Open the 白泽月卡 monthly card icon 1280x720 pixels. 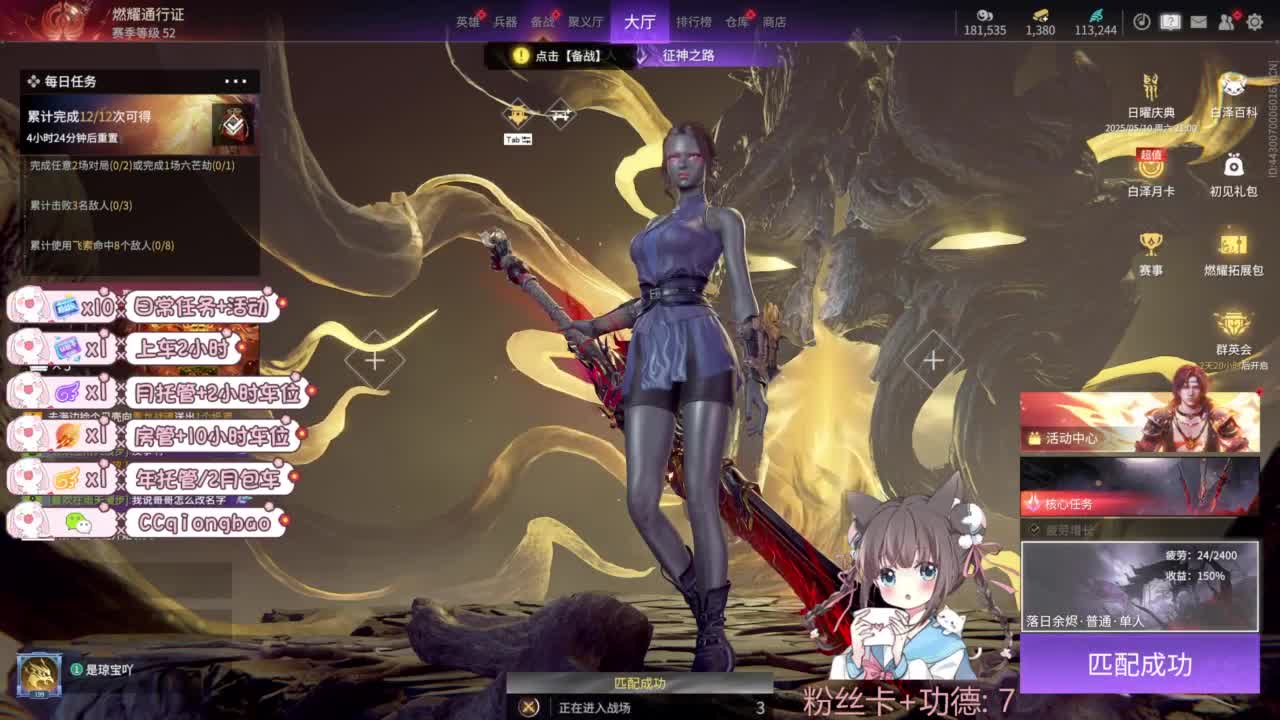point(1150,170)
